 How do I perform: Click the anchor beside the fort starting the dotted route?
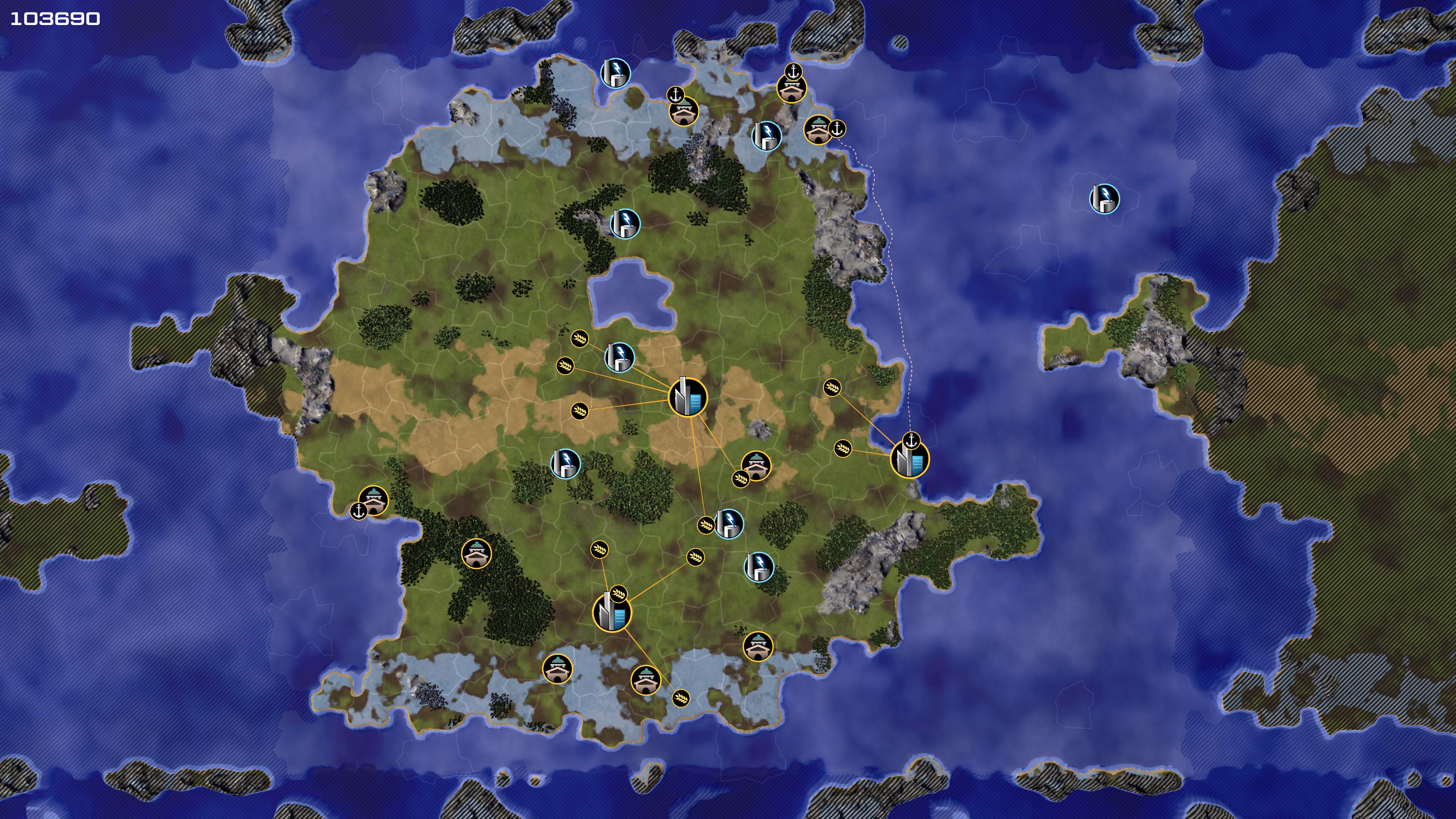pos(836,129)
